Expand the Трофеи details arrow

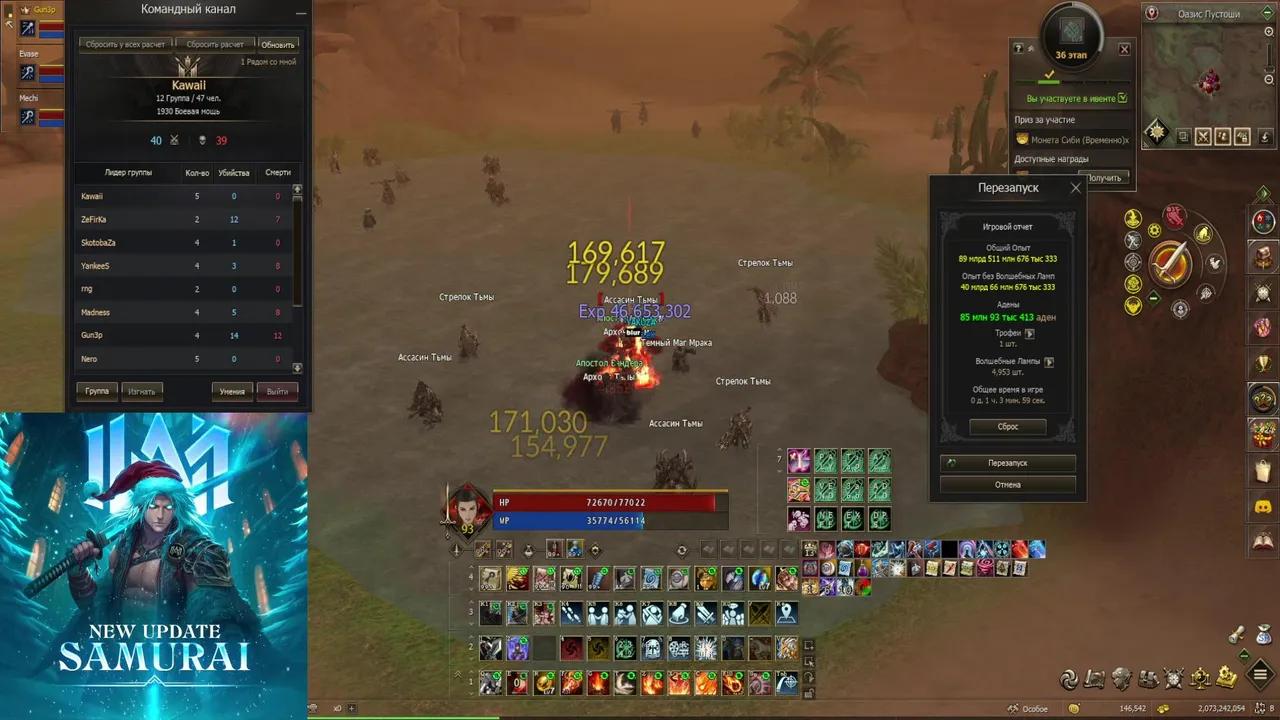click(1029, 334)
